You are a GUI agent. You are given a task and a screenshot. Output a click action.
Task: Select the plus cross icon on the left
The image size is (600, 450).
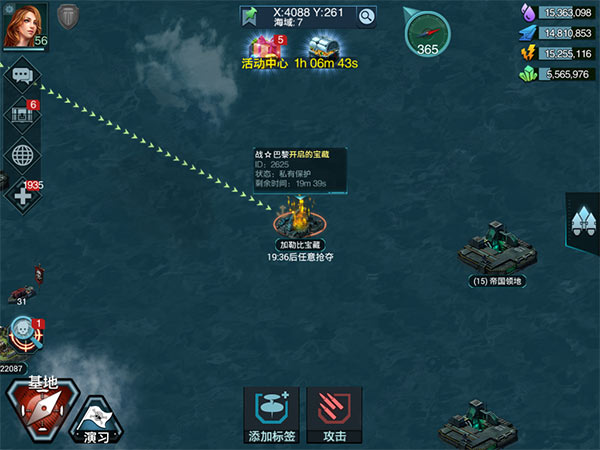point(21,194)
